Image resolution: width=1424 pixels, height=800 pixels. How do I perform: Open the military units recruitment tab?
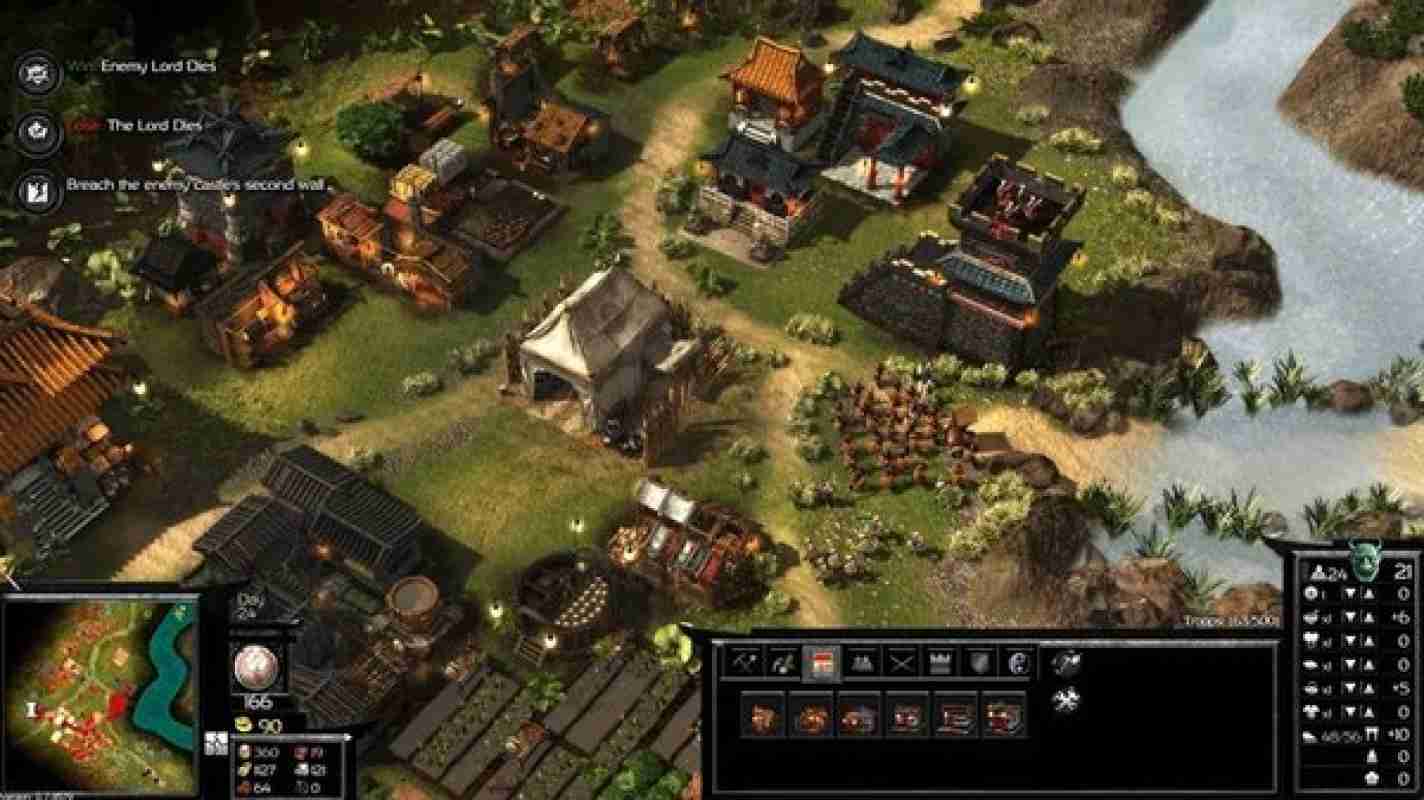(863, 662)
